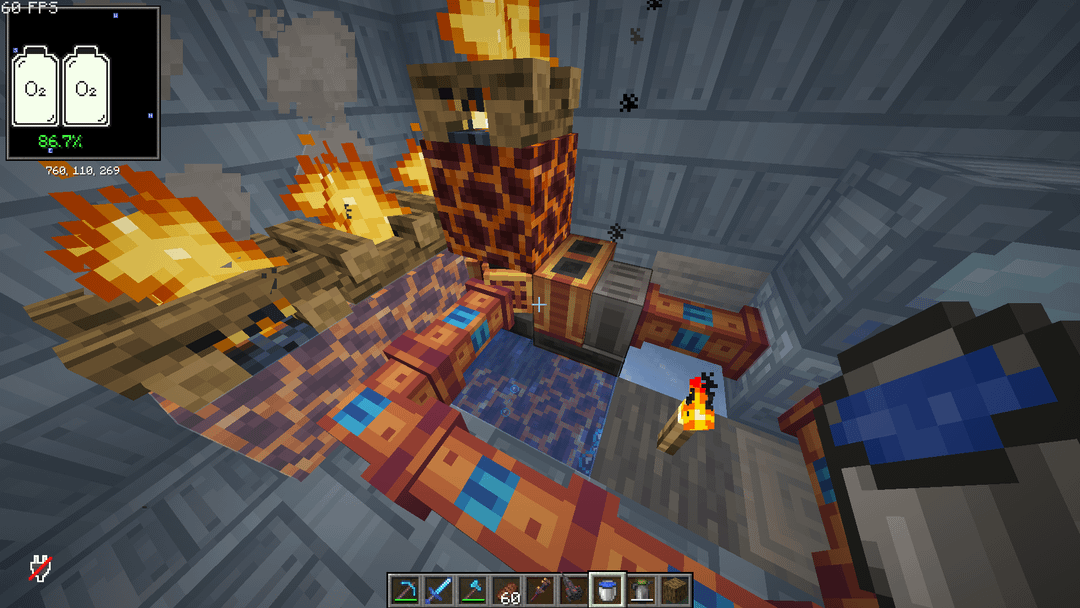Select the diamond sword hotbar slot

pyautogui.click(x=438, y=590)
